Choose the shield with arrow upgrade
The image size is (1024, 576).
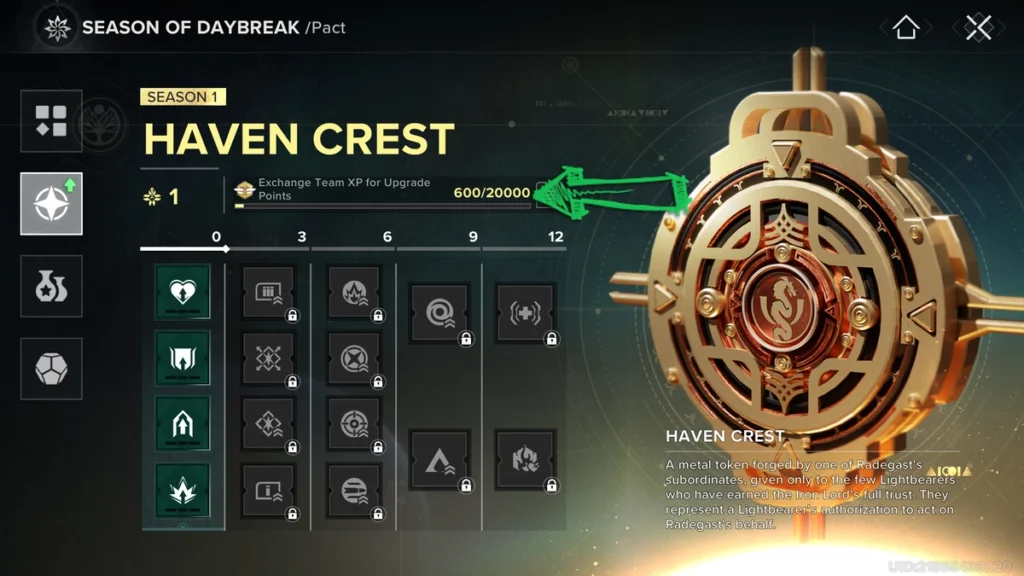(183, 359)
